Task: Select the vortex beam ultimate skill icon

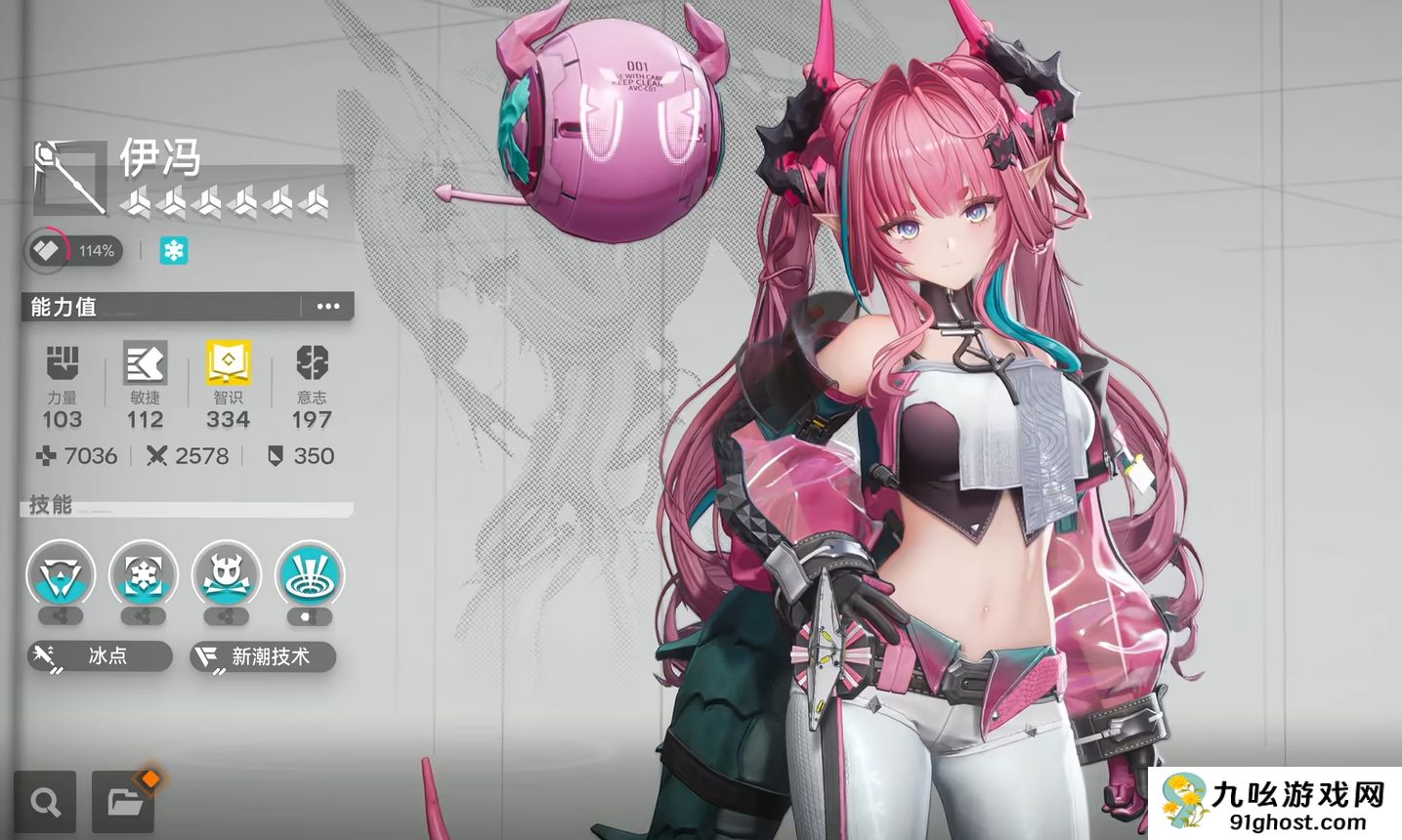Action: (310, 575)
